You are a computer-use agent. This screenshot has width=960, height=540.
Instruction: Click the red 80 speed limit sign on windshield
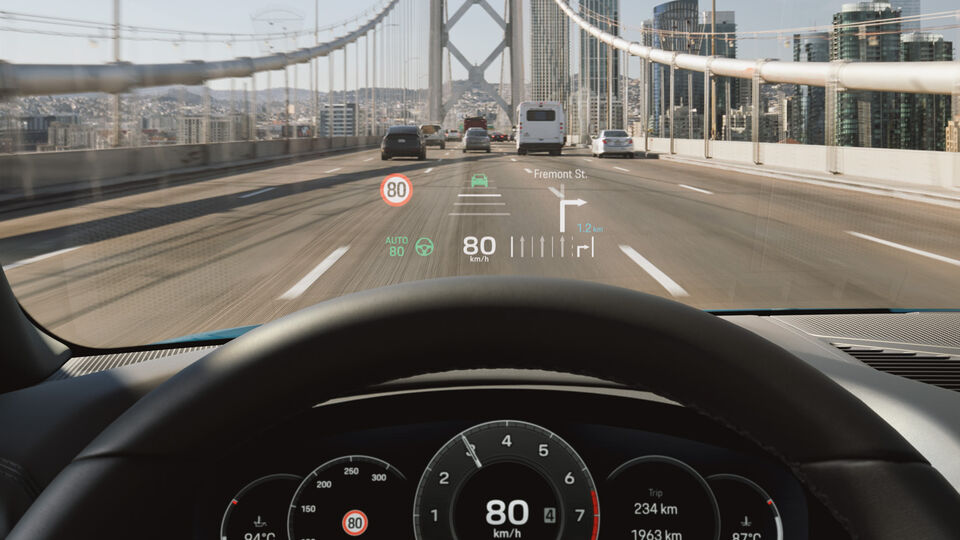pyautogui.click(x=396, y=190)
